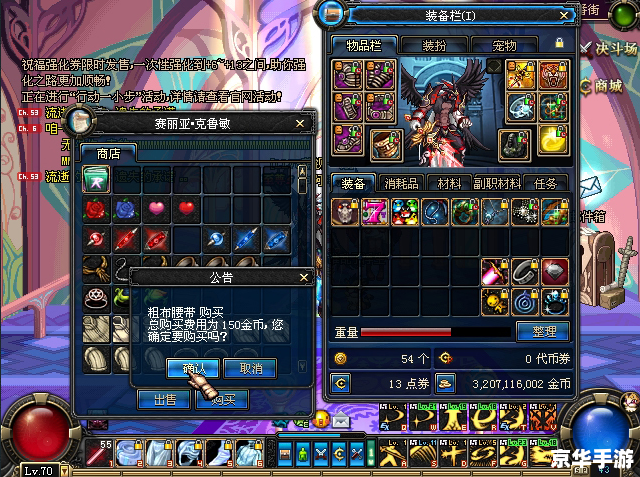Select the tiger head equipment slot
This screenshot has height=477, width=640.
tap(550, 74)
